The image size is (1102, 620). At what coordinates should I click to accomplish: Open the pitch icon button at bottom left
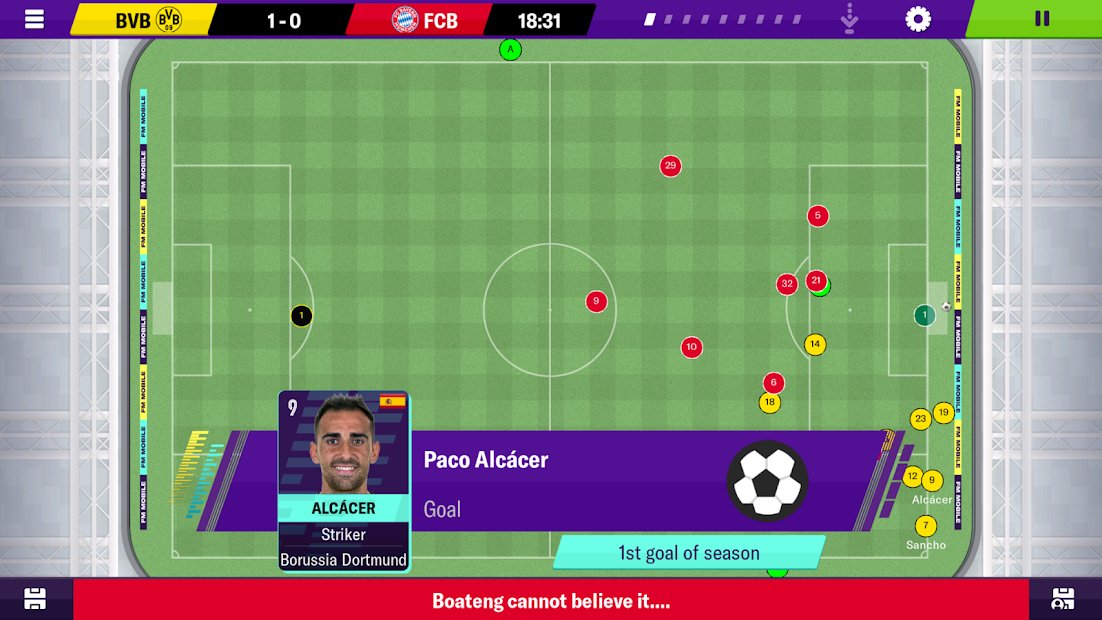coord(35,599)
